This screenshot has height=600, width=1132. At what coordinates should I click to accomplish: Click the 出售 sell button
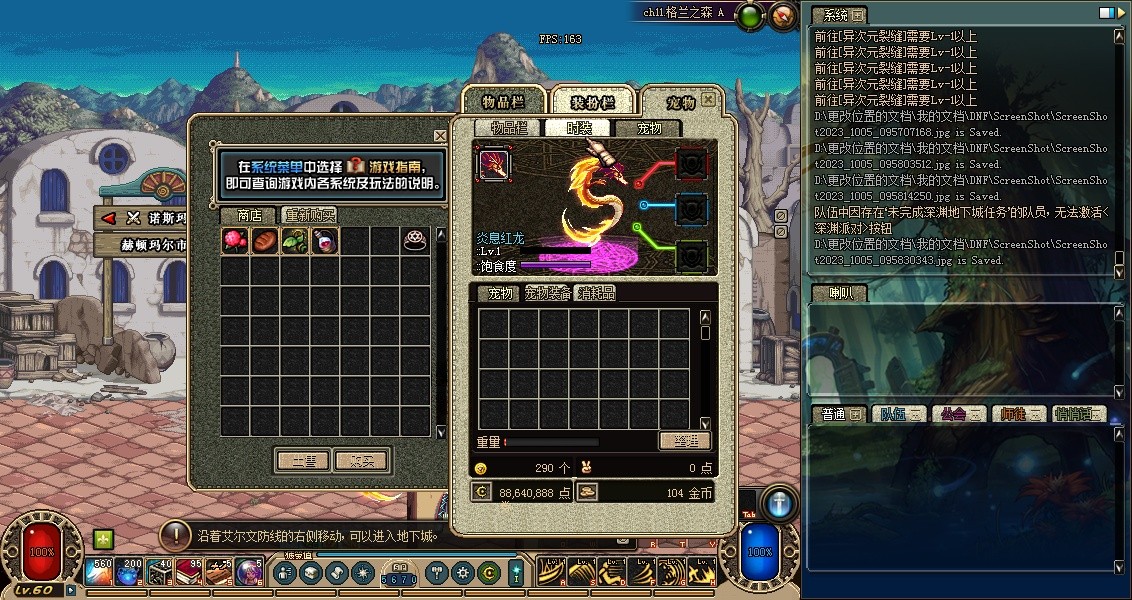303,461
